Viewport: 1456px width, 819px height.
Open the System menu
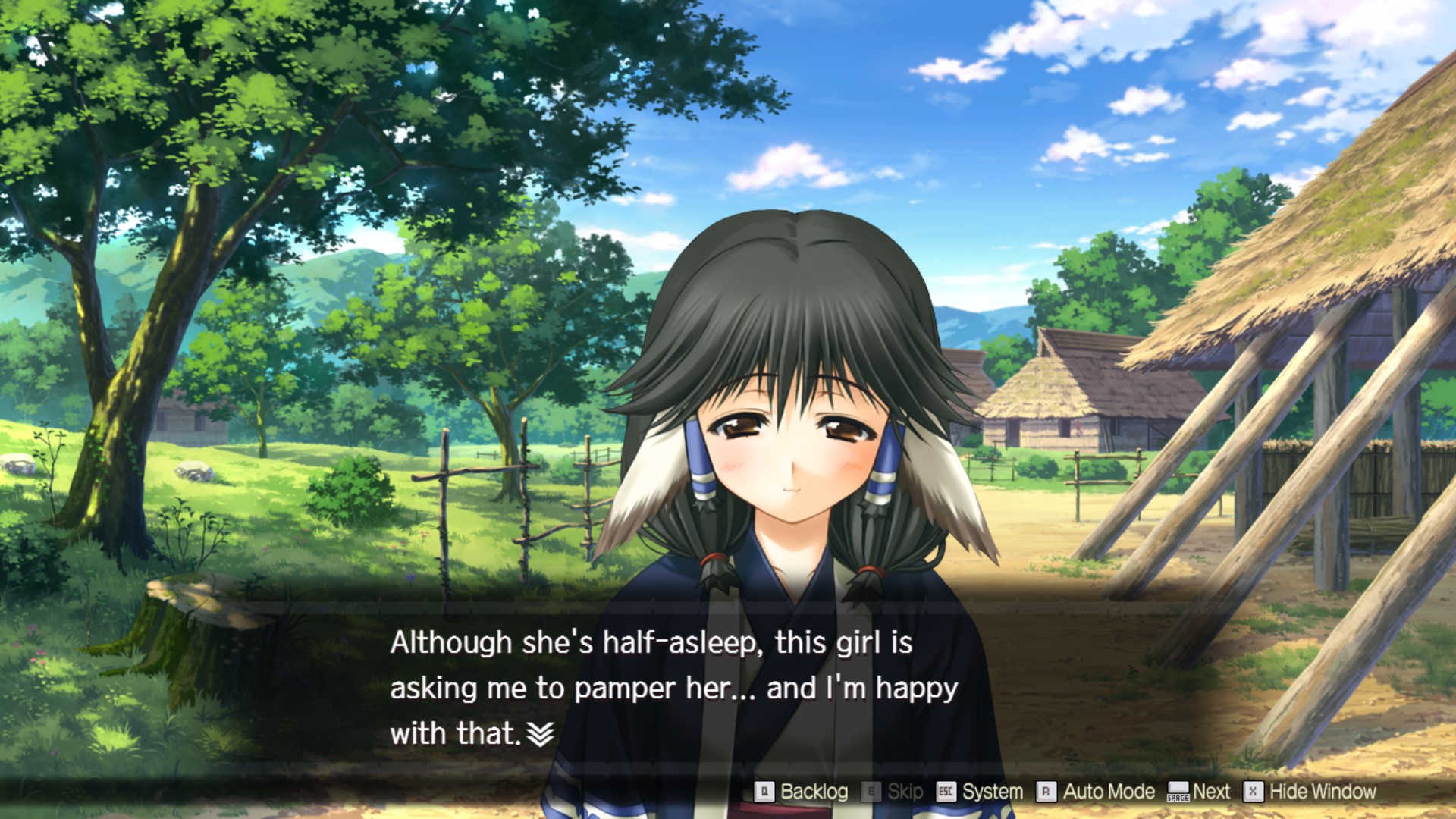[980, 792]
